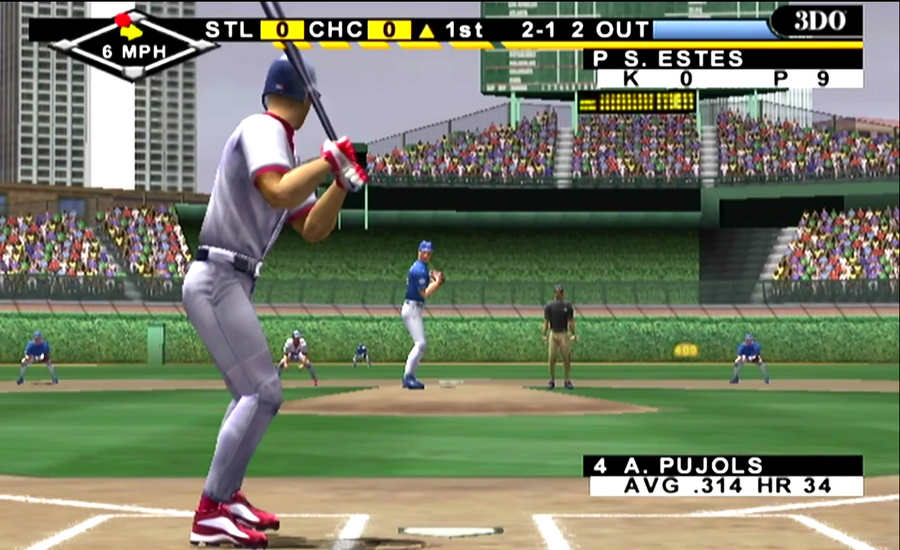The width and height of the screenshot is (900, 550).
Task: Click the 3DO logo badge
Action: (x=816, y=22)
